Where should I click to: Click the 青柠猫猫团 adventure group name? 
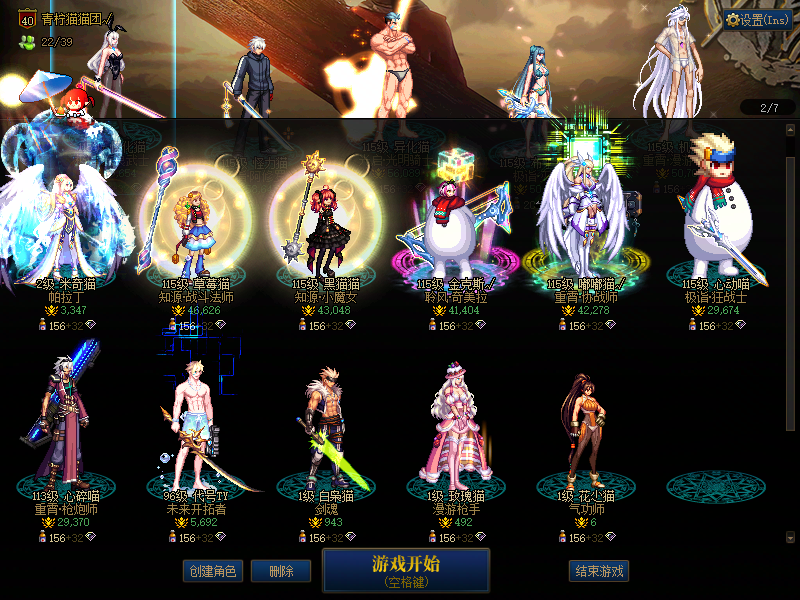click(x=76, y=19)
